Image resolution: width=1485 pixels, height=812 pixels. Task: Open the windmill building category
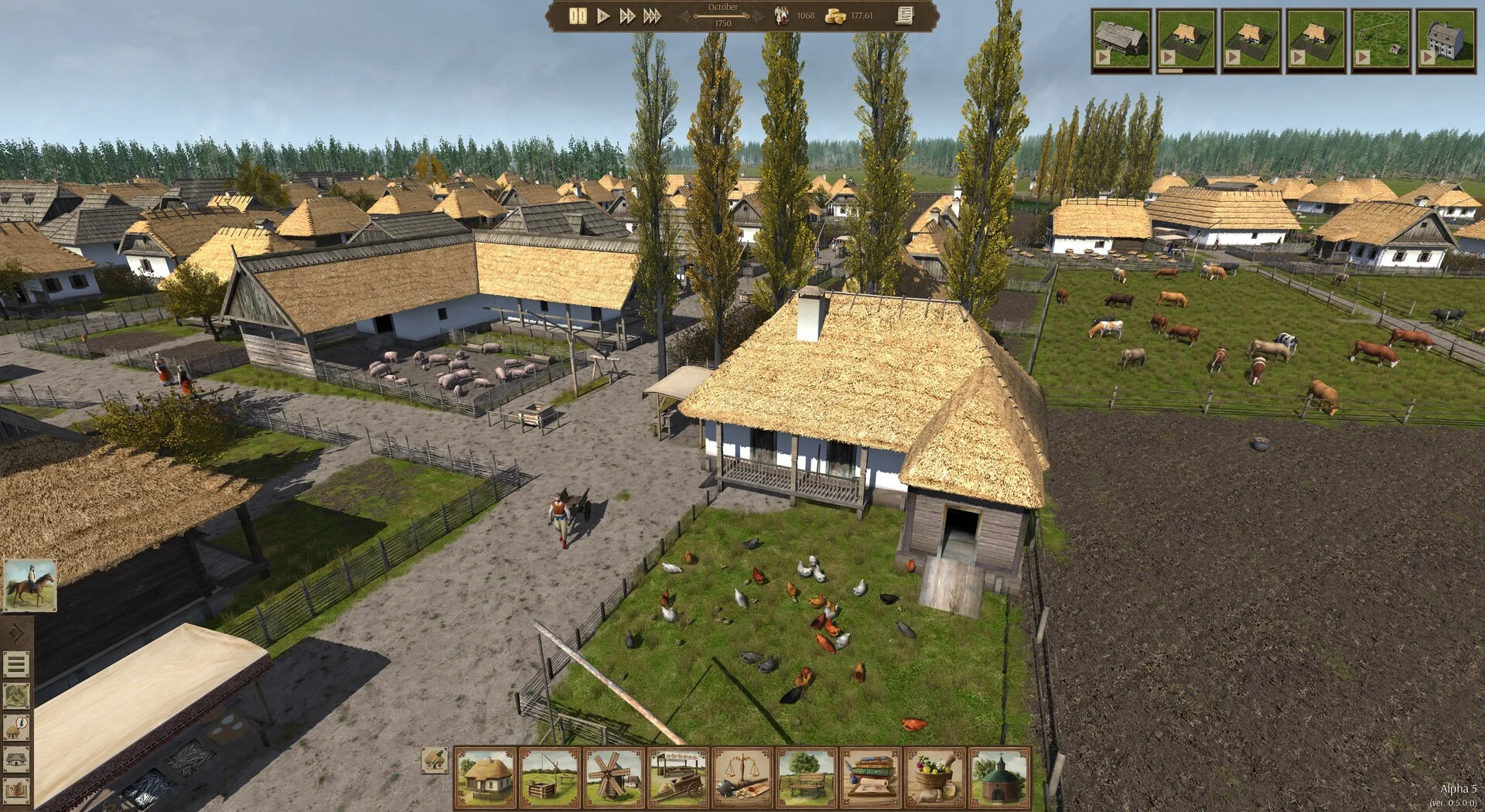point(613,777)
